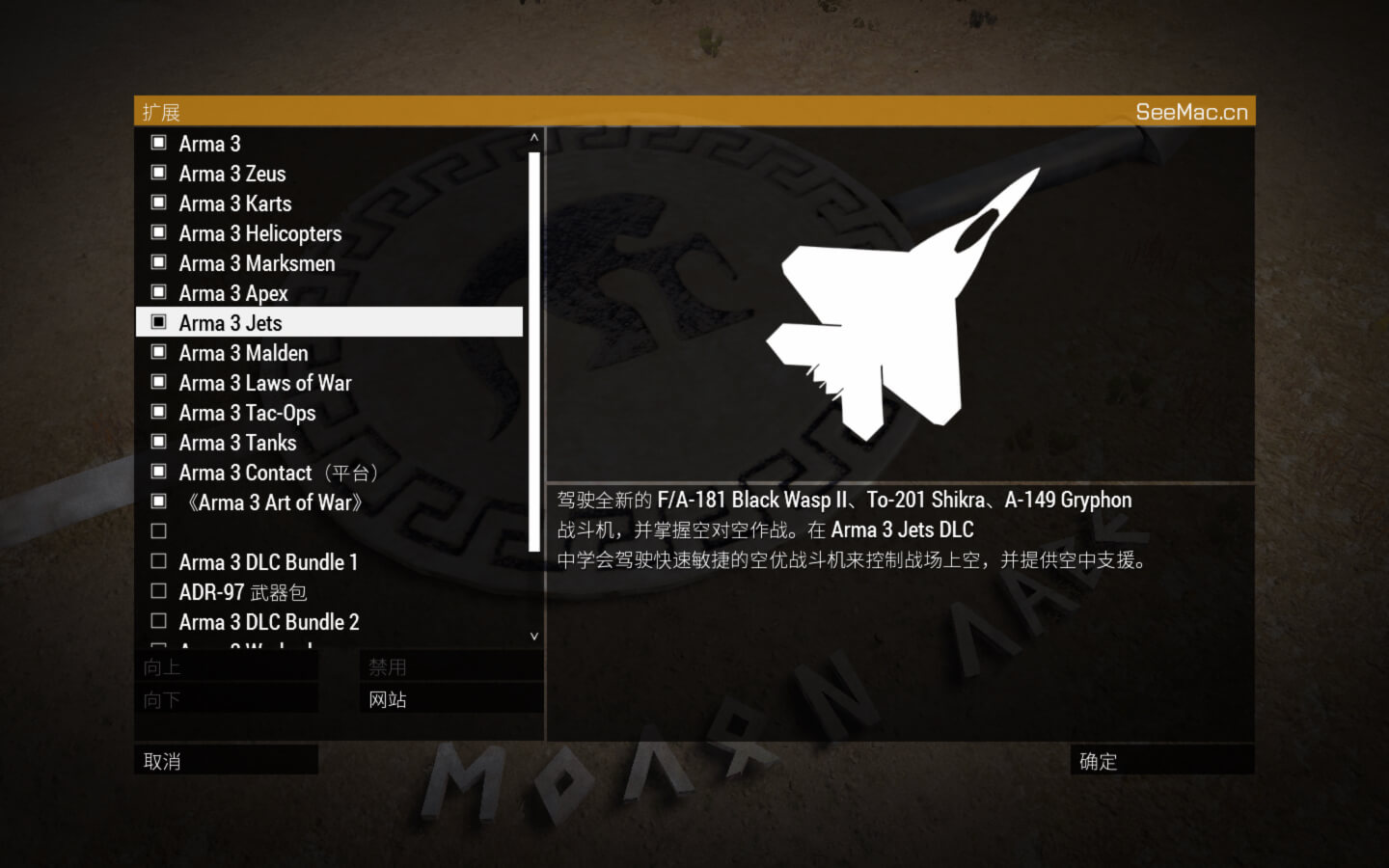Move selection up using 向上 button

(x=226, y=665)
